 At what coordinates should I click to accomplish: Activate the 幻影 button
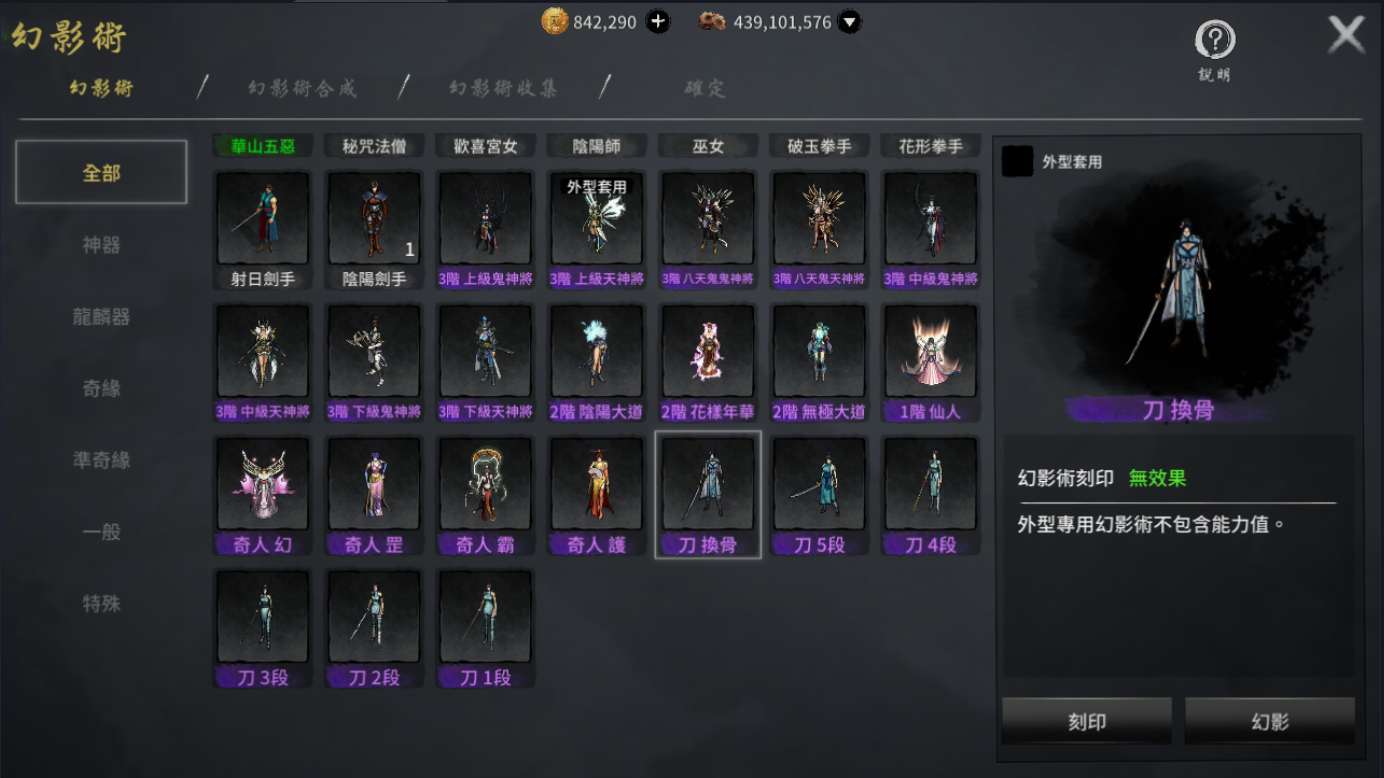click(x=1270, y=721)
